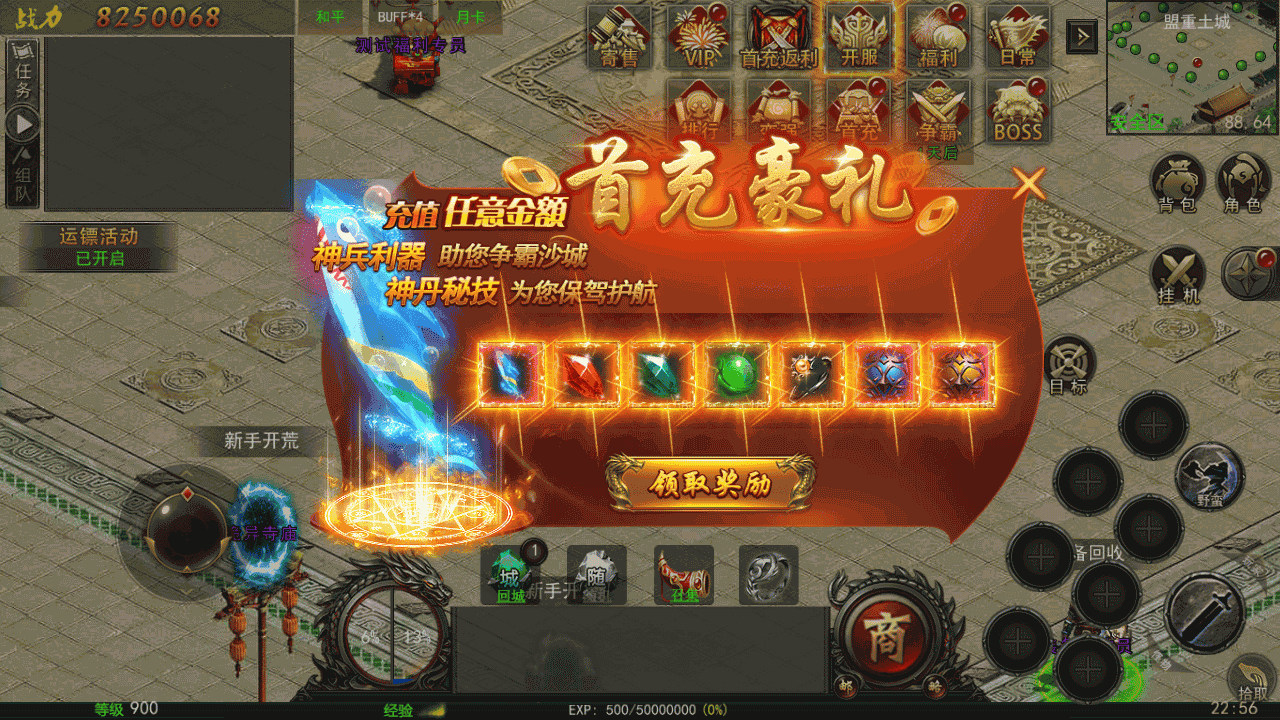Viewport: 1280px width, 720px height.
Task: Open the 寄售 consignment icon
Action: (x=620, y=37)
